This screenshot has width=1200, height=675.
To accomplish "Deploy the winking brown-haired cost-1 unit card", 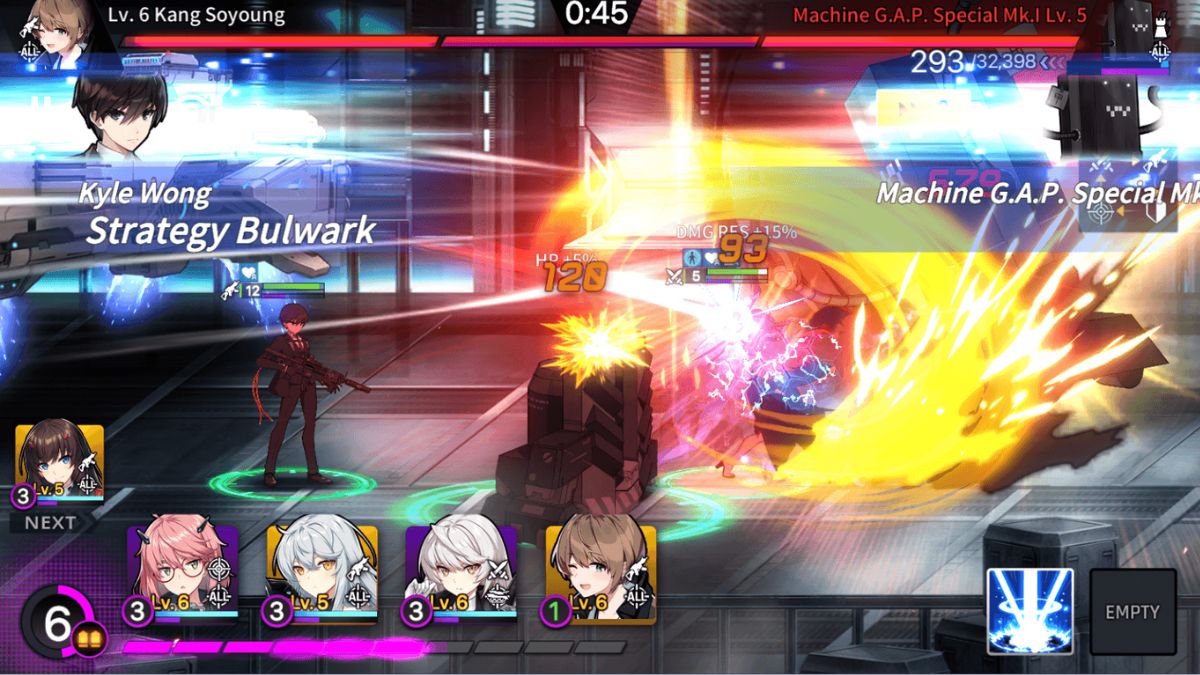I will pos(600,572).
